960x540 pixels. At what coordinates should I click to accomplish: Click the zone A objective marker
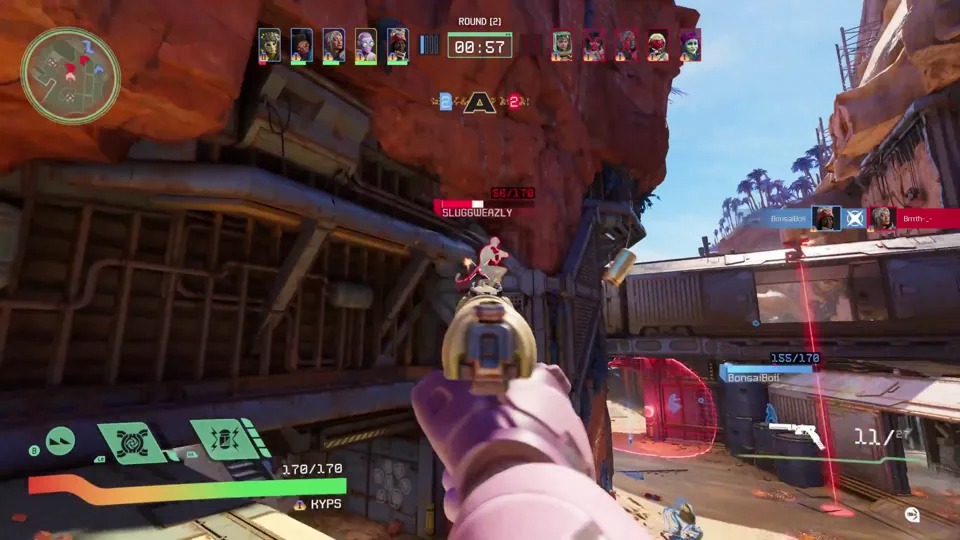coord(480,101)
